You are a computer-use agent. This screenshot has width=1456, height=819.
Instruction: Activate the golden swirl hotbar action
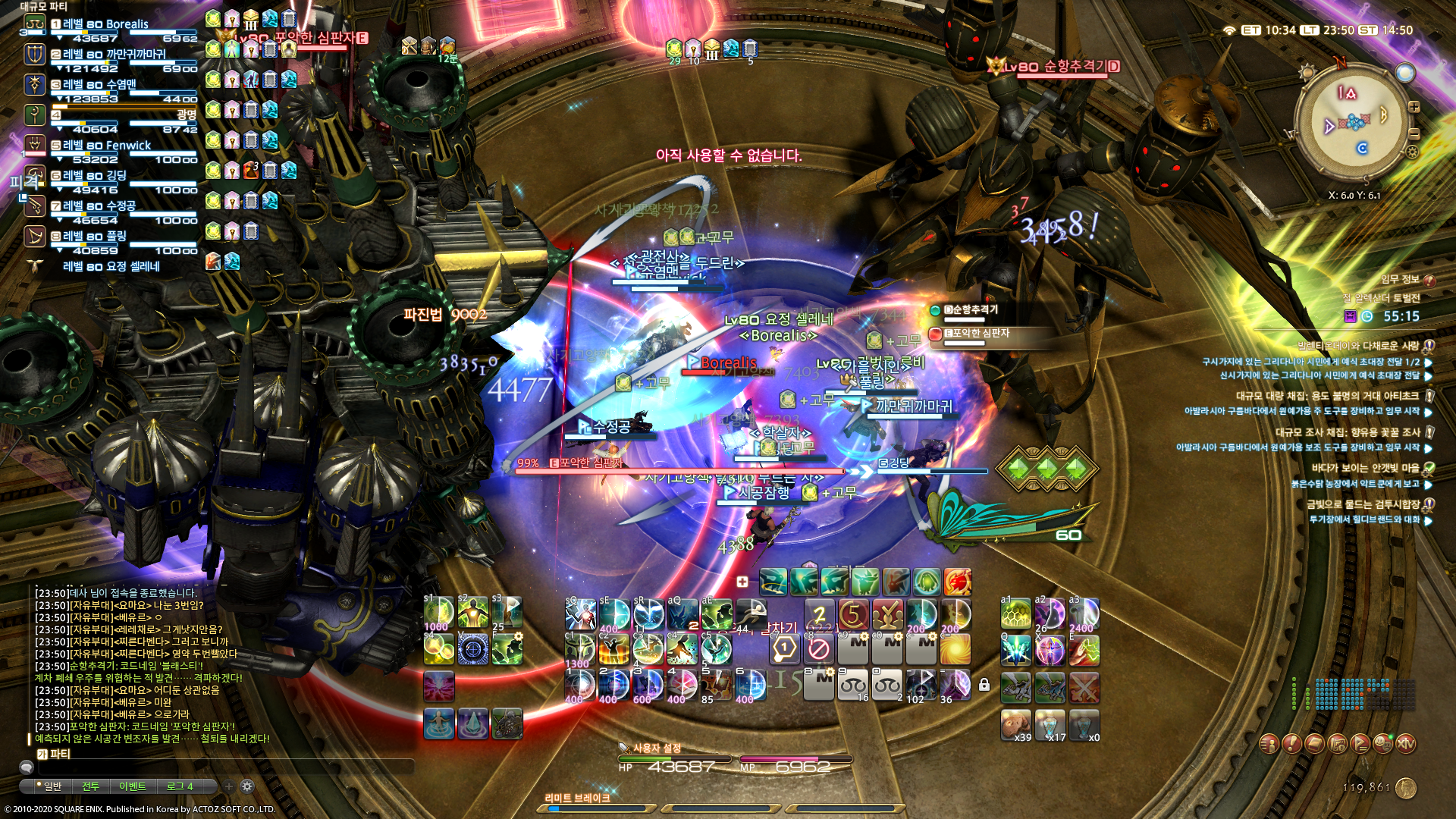955,650
